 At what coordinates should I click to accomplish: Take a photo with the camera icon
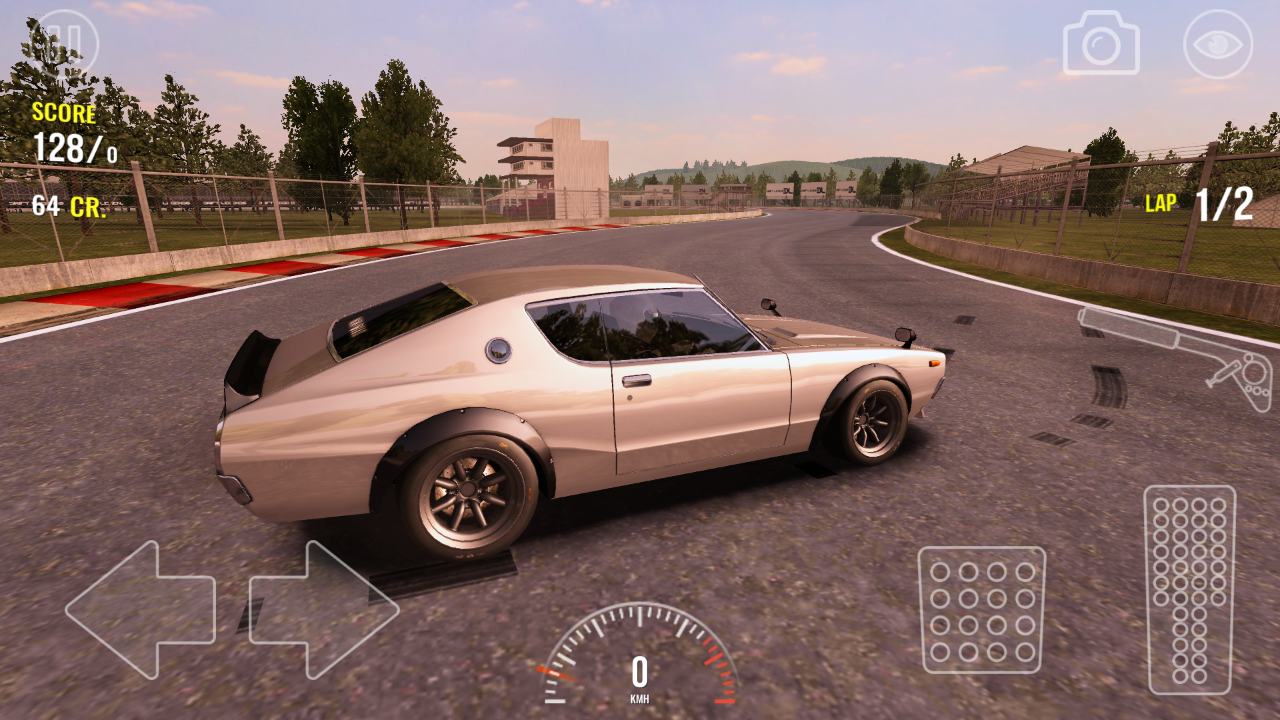[1101, 43]
